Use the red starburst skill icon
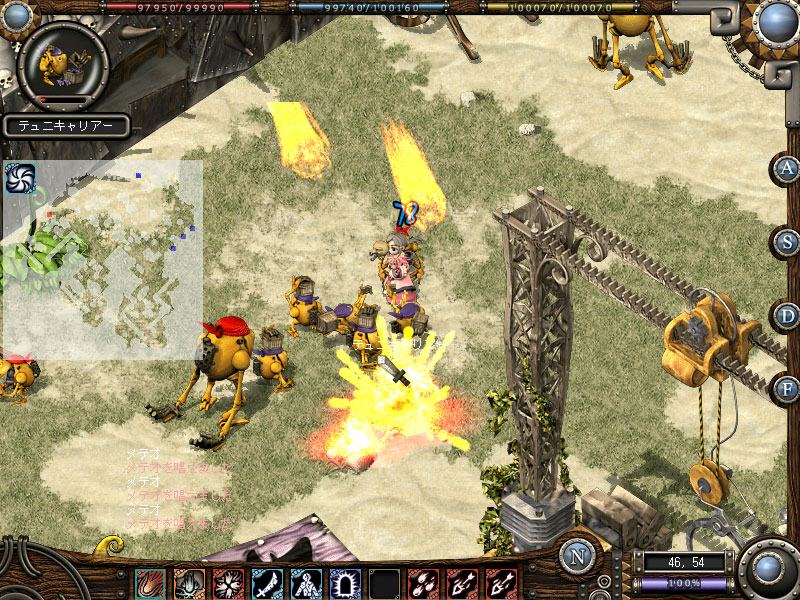 [228, 583]
